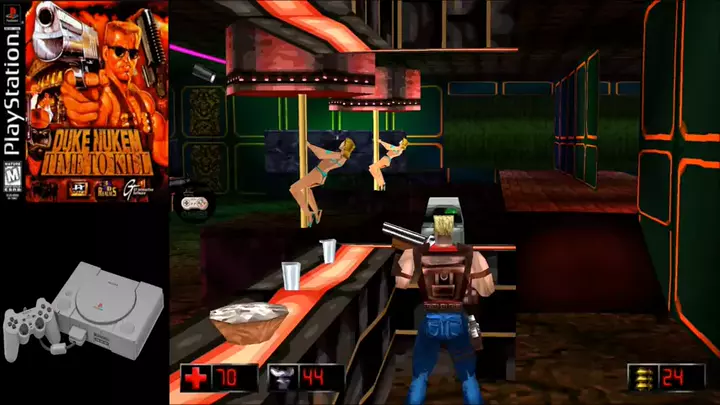Select the armor vest icon
The image size is (720, 405).
pos(281,379)
